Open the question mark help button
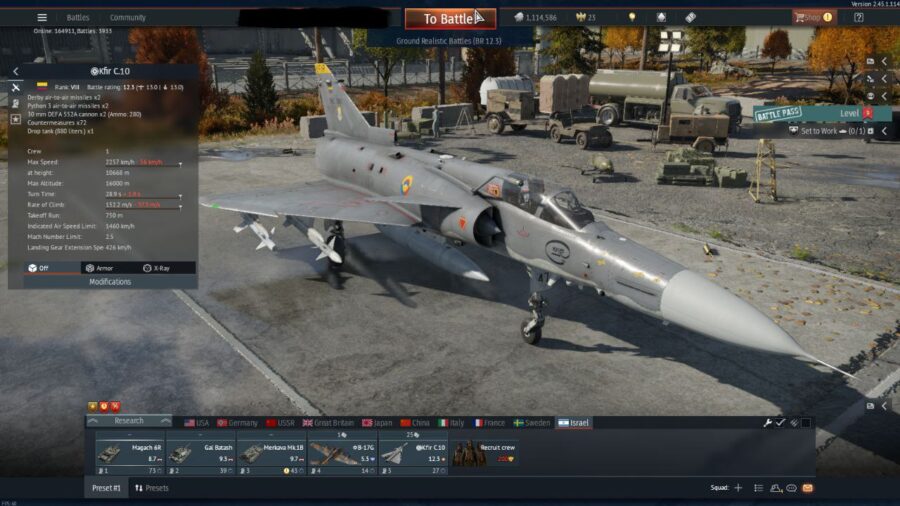Screen dimensions: 900x506 (858, 17)
